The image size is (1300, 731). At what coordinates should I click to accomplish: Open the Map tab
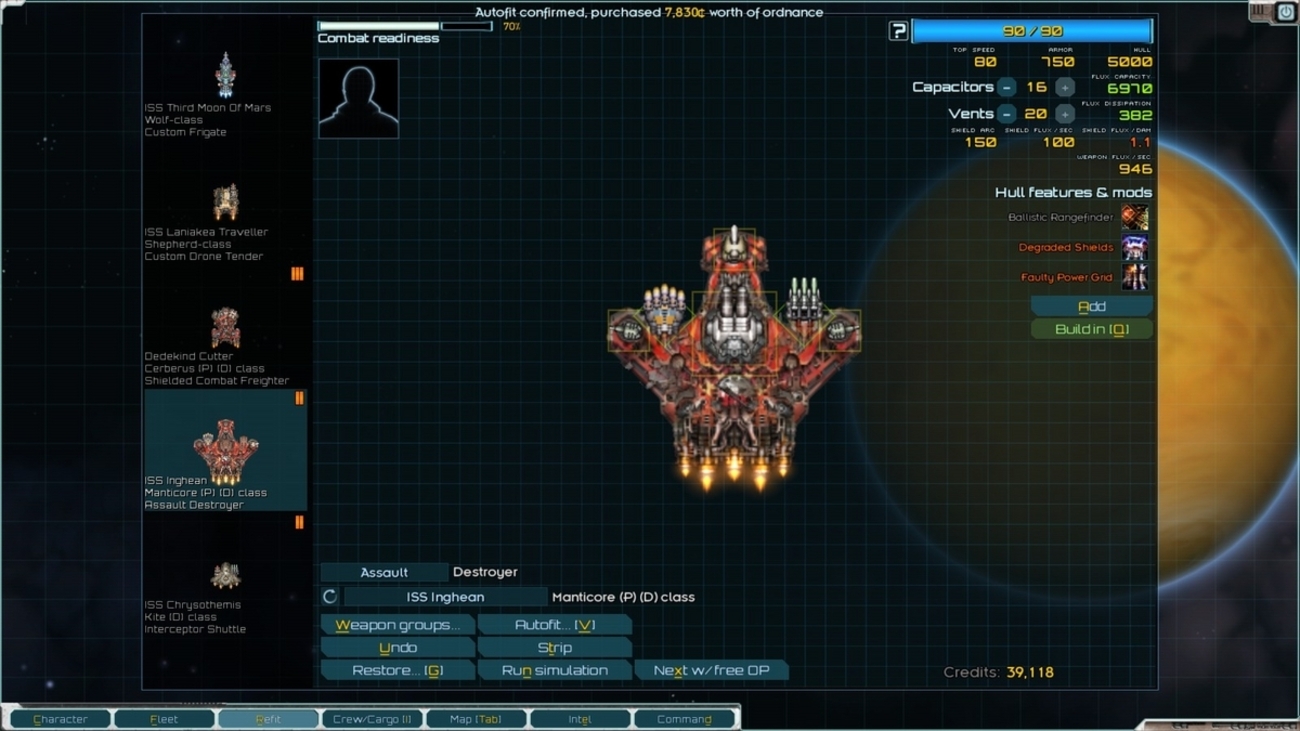pos(476,719)
